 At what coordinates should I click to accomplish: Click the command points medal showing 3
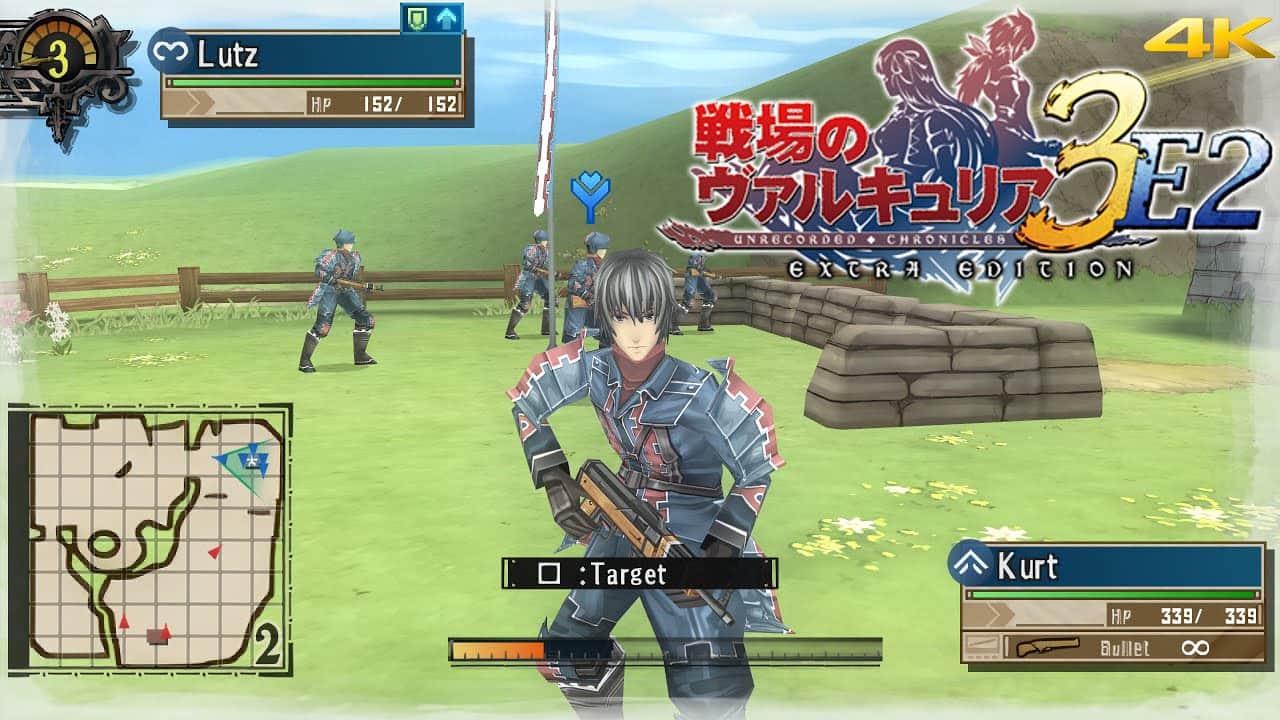tap(58, 62)
